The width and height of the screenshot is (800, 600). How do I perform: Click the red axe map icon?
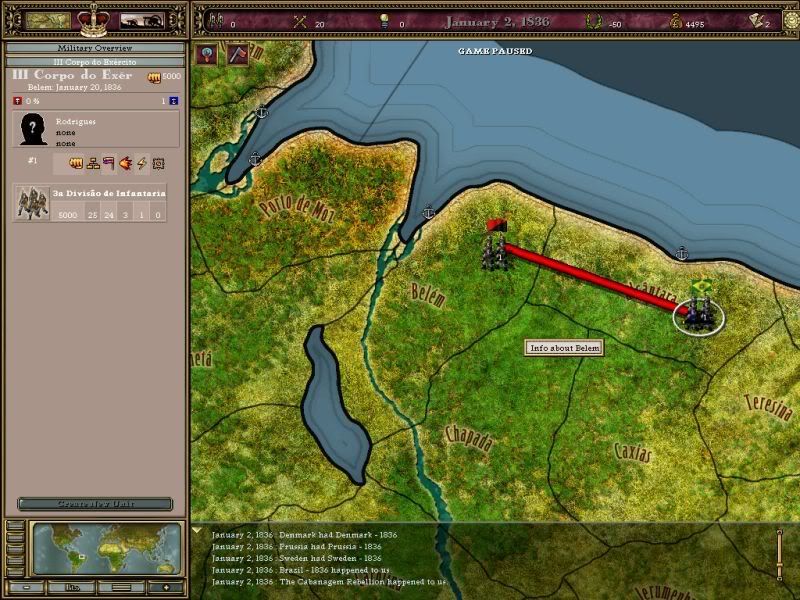coord(238,55)
